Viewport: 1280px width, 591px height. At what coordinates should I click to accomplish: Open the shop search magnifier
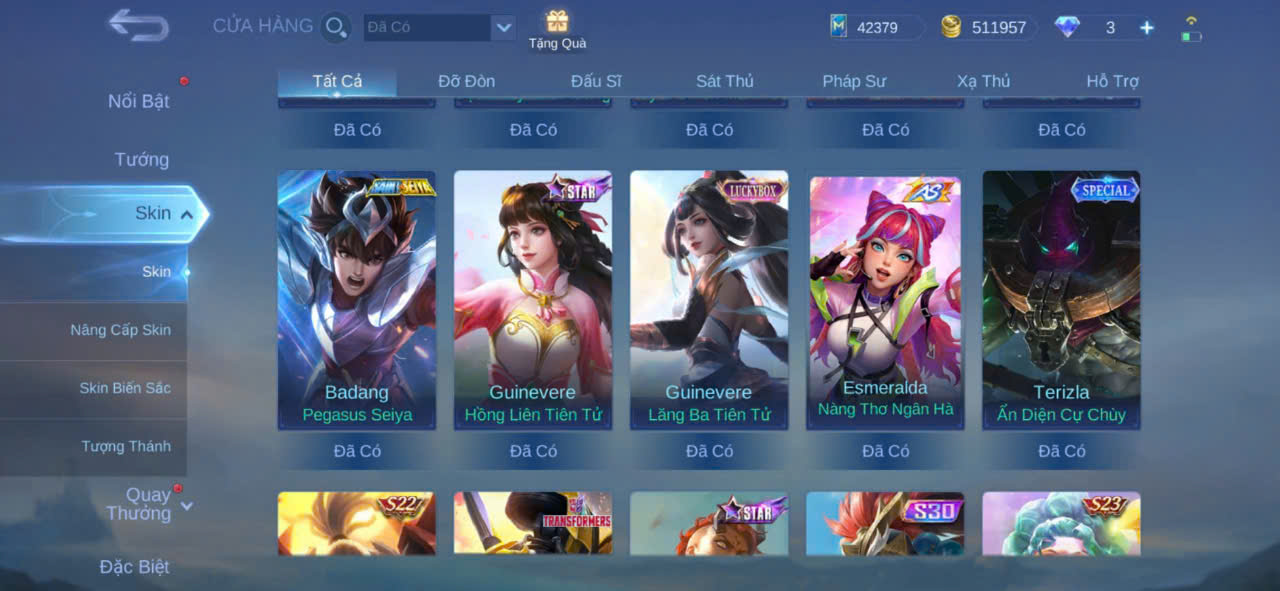(x=336, y=27)
